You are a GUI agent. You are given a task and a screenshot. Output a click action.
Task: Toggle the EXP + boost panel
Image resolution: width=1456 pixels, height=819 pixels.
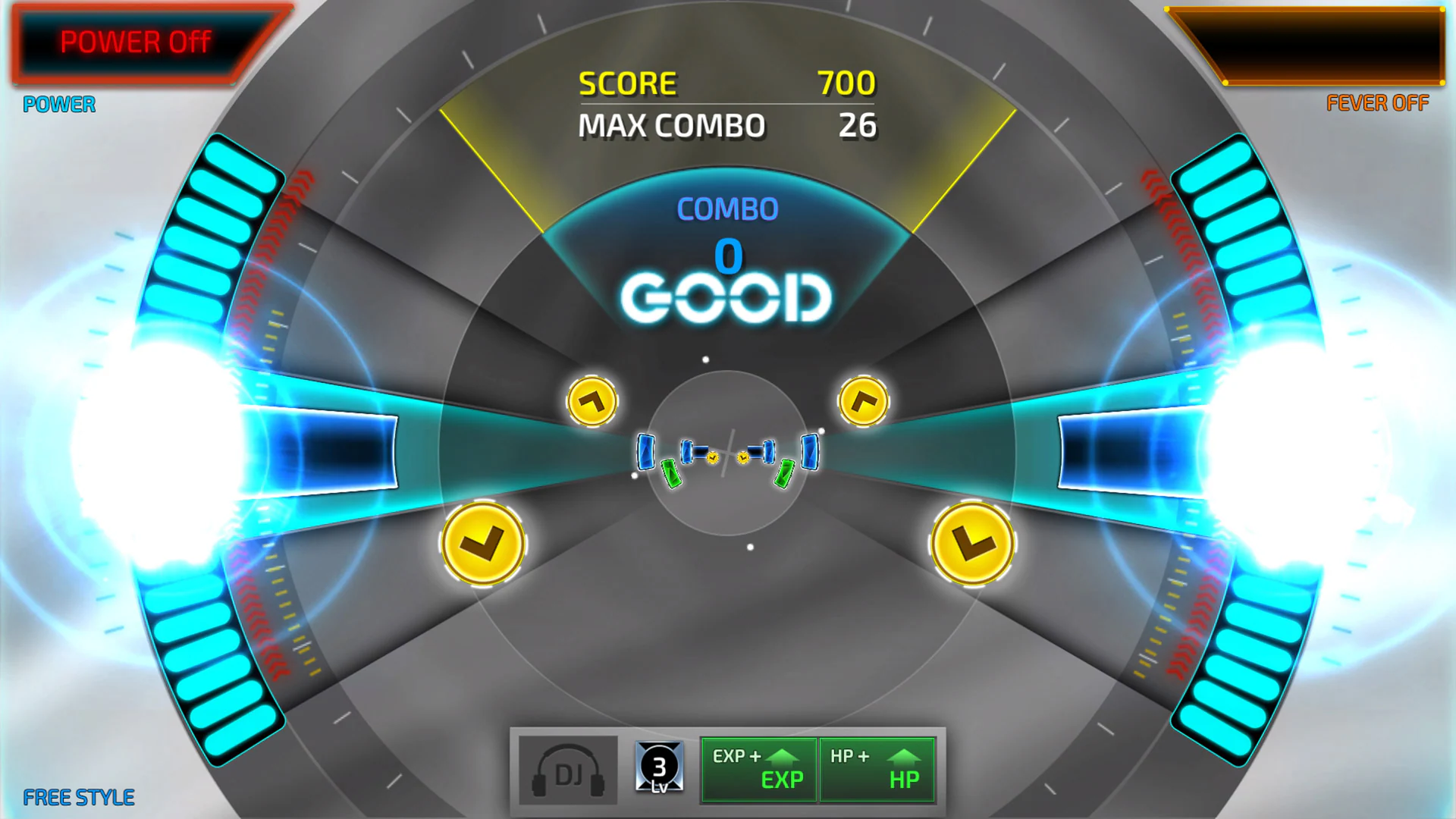pyautogui.click(x=758, y=768)
